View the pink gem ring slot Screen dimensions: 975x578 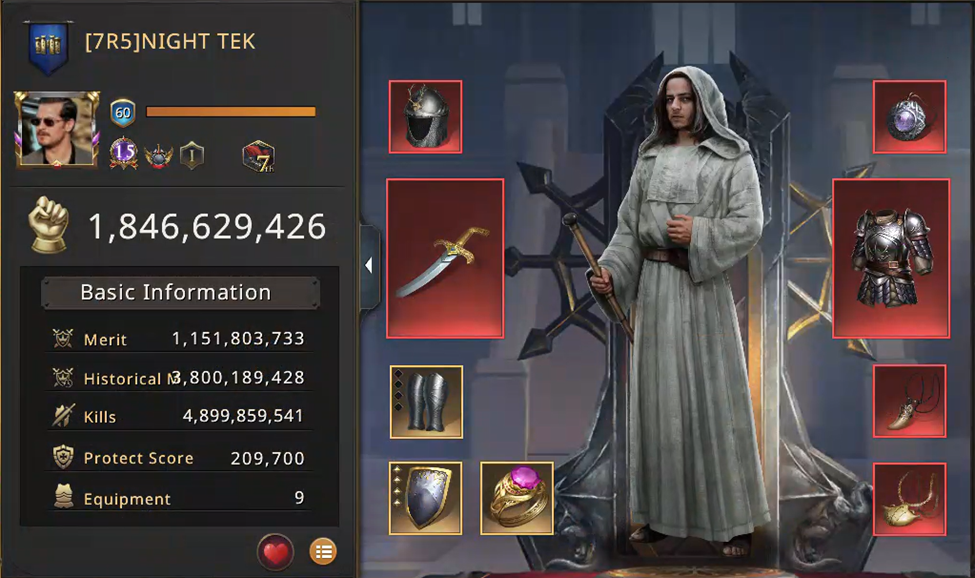coord(517,497)
